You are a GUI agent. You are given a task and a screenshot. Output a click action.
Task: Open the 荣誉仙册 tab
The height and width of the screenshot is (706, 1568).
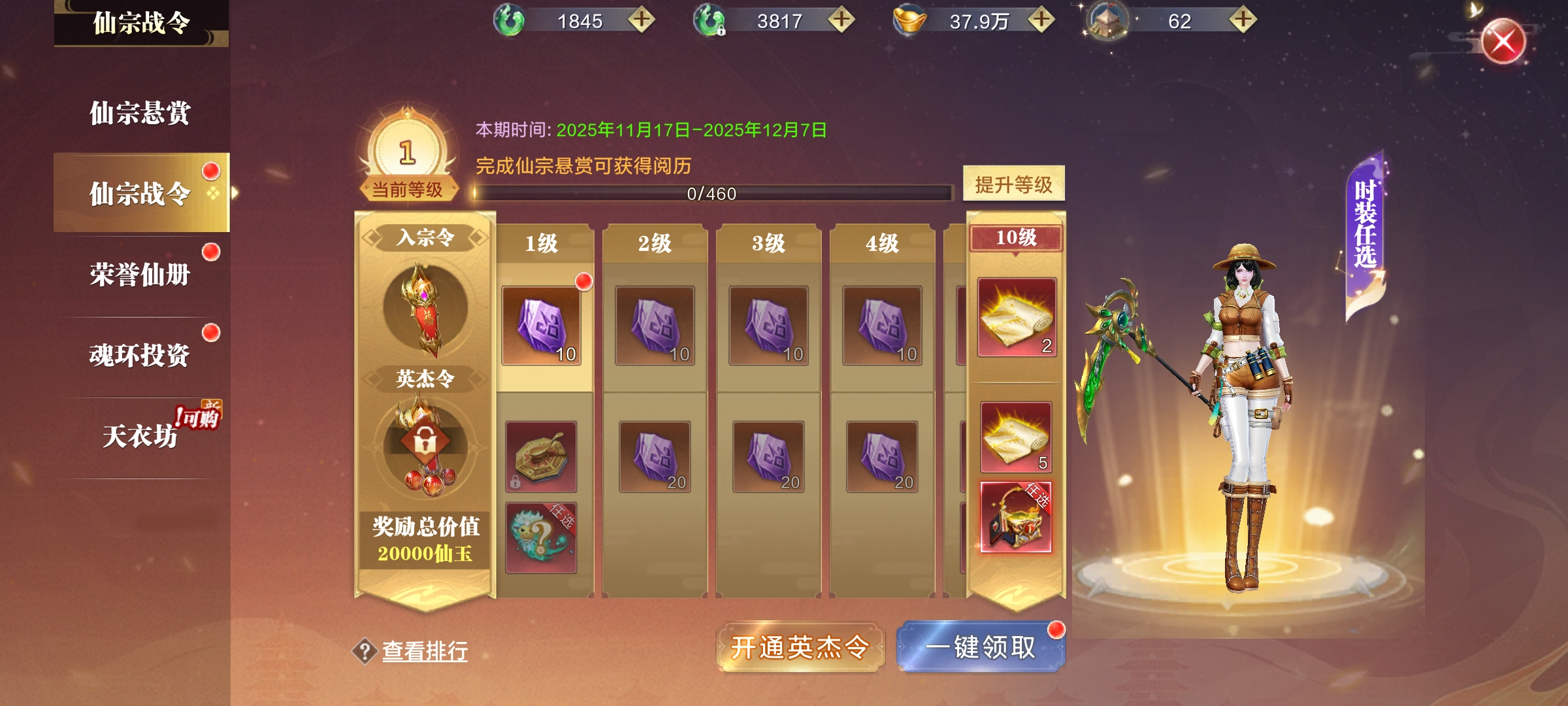pos(140,275)
